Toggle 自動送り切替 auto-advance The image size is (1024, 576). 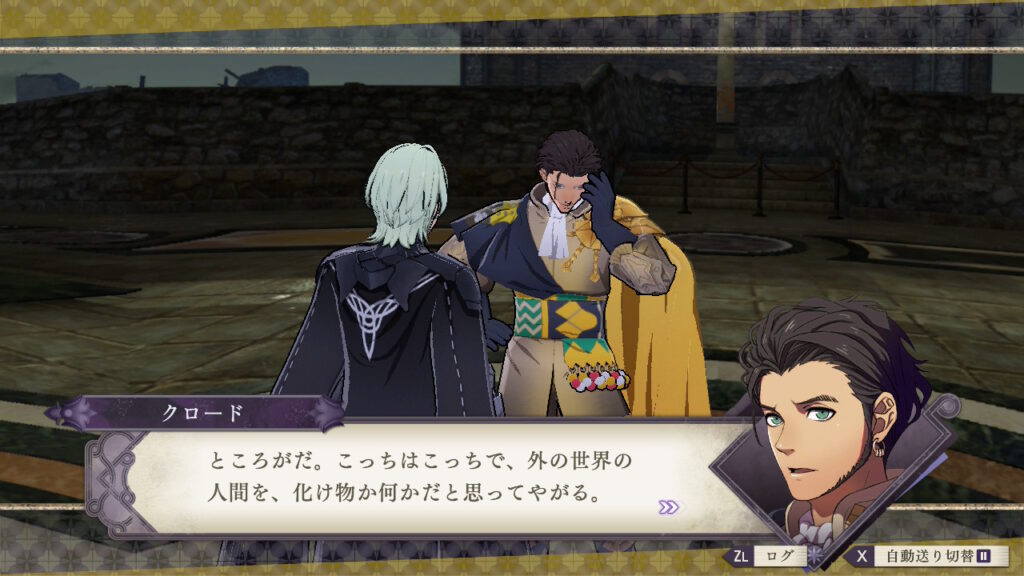pos(930,556)
